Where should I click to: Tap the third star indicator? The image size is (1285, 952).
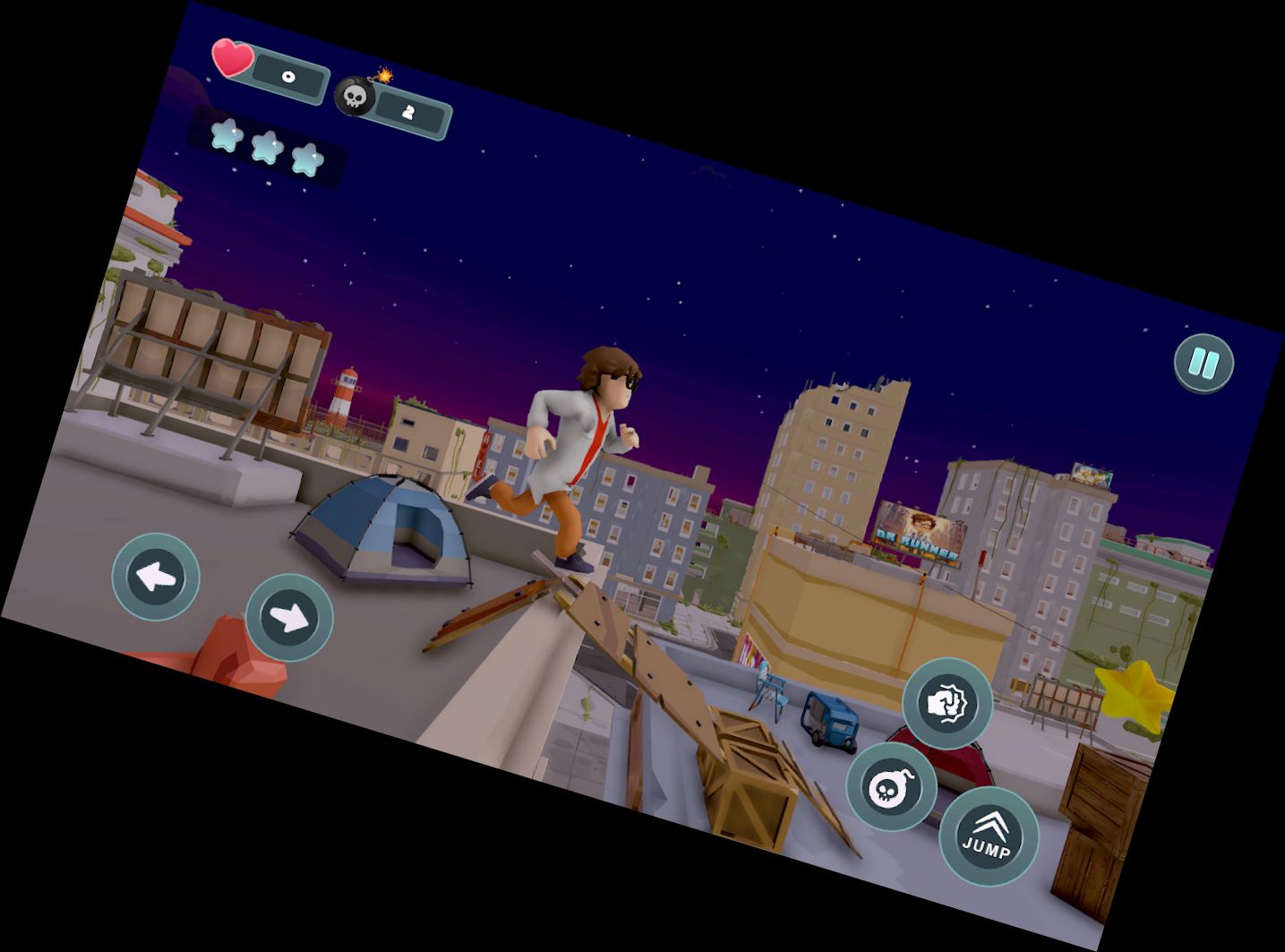tap(308, 161)
